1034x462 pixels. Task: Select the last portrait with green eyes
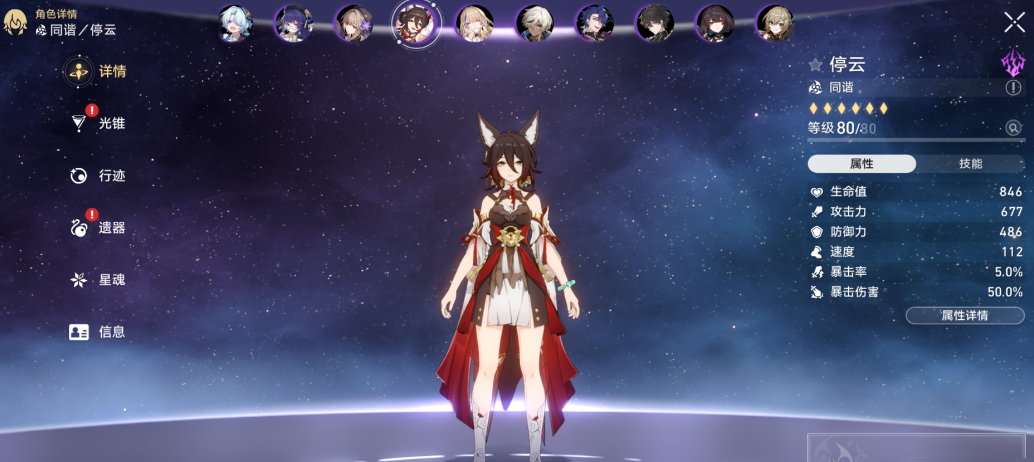click(774, 23)
